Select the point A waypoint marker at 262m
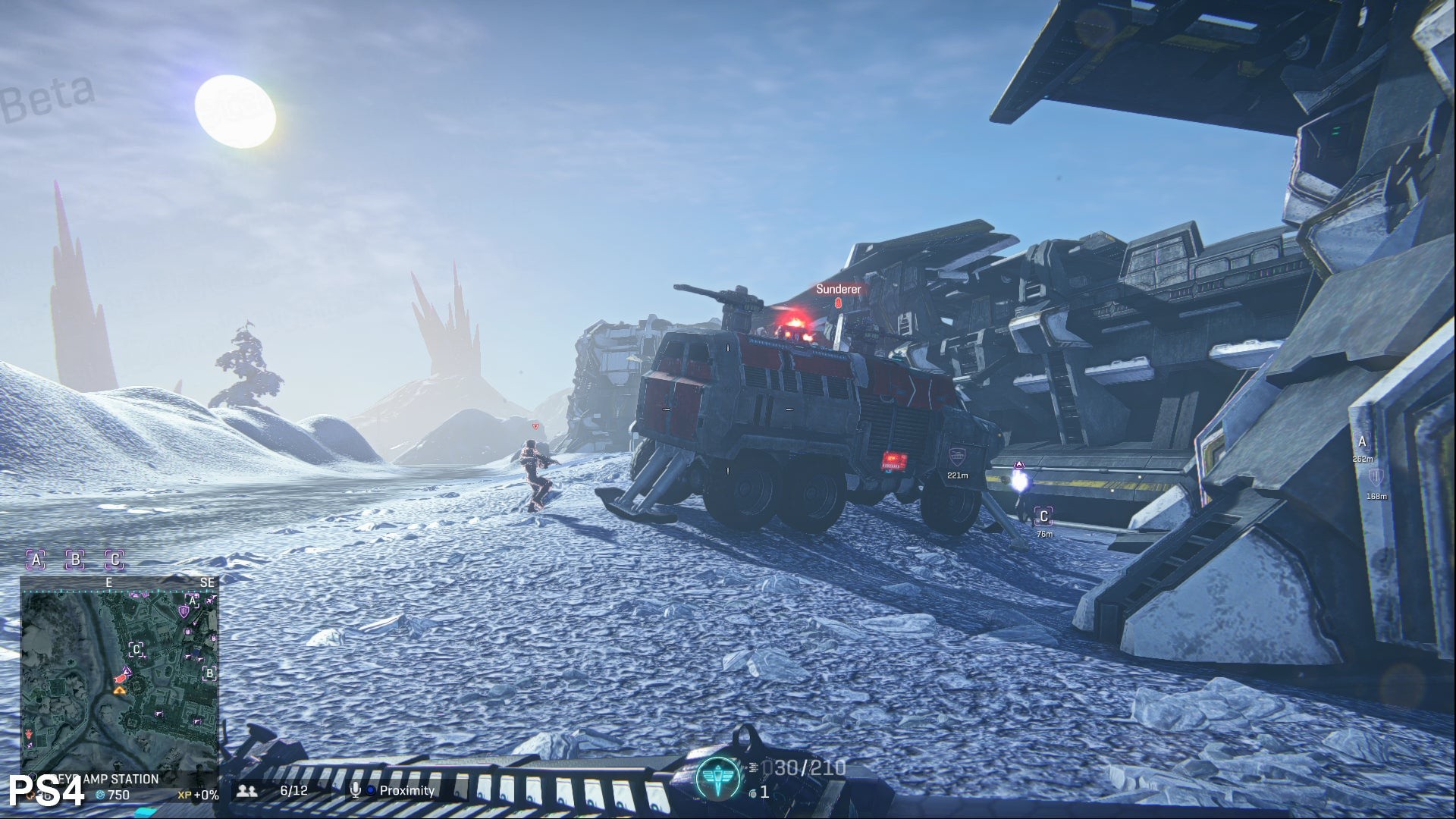This screenshot has height=819, width=1456. (x=1362, y=442)
